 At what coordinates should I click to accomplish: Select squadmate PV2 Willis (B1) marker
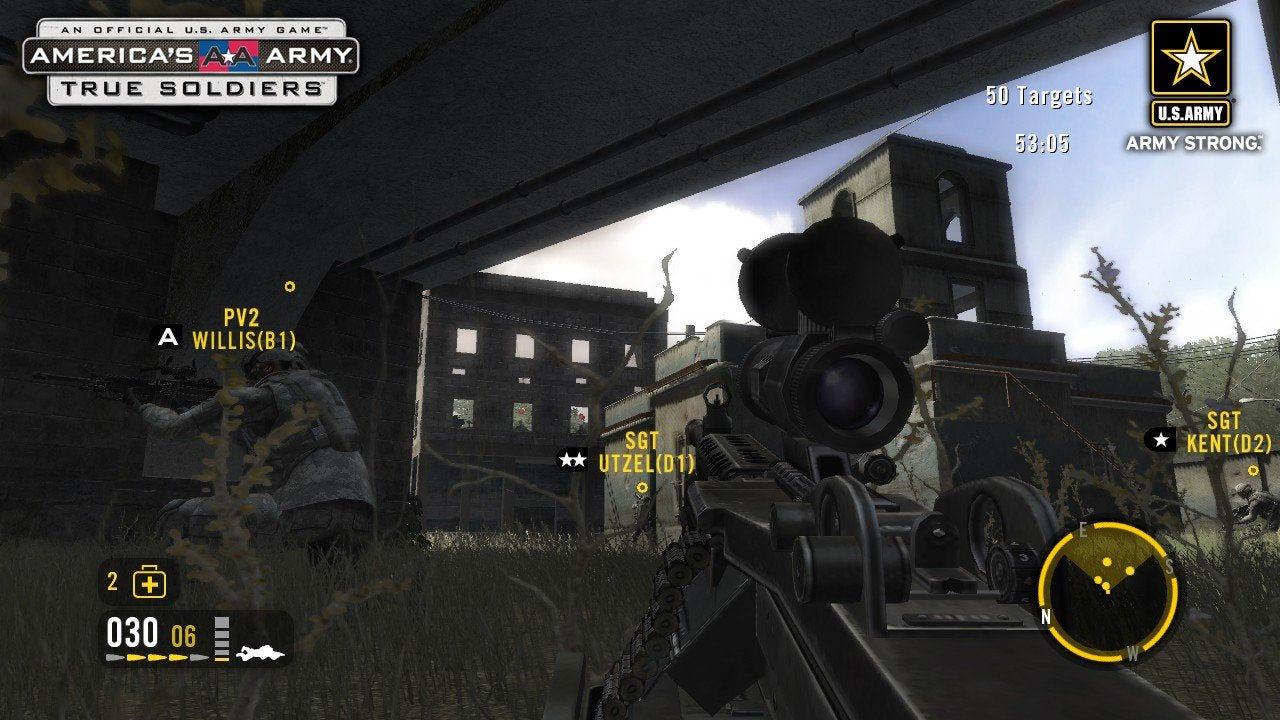[243, 330]
